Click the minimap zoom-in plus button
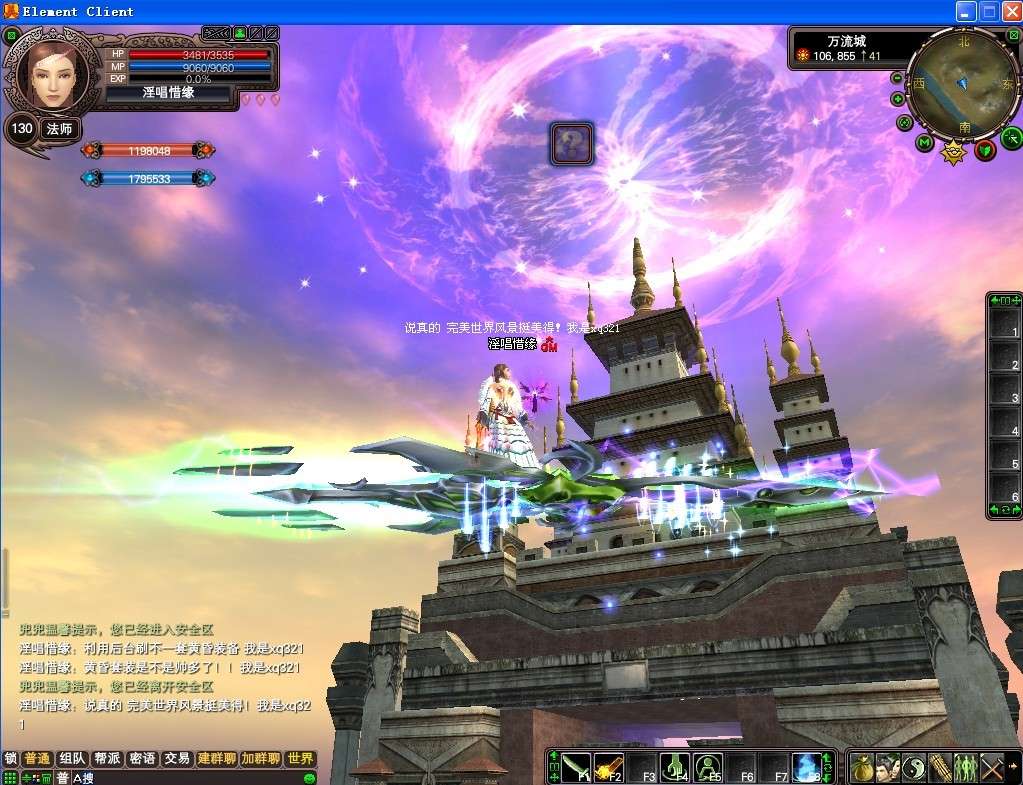The width and height of the screenshot is (1023, 785). 898,99
